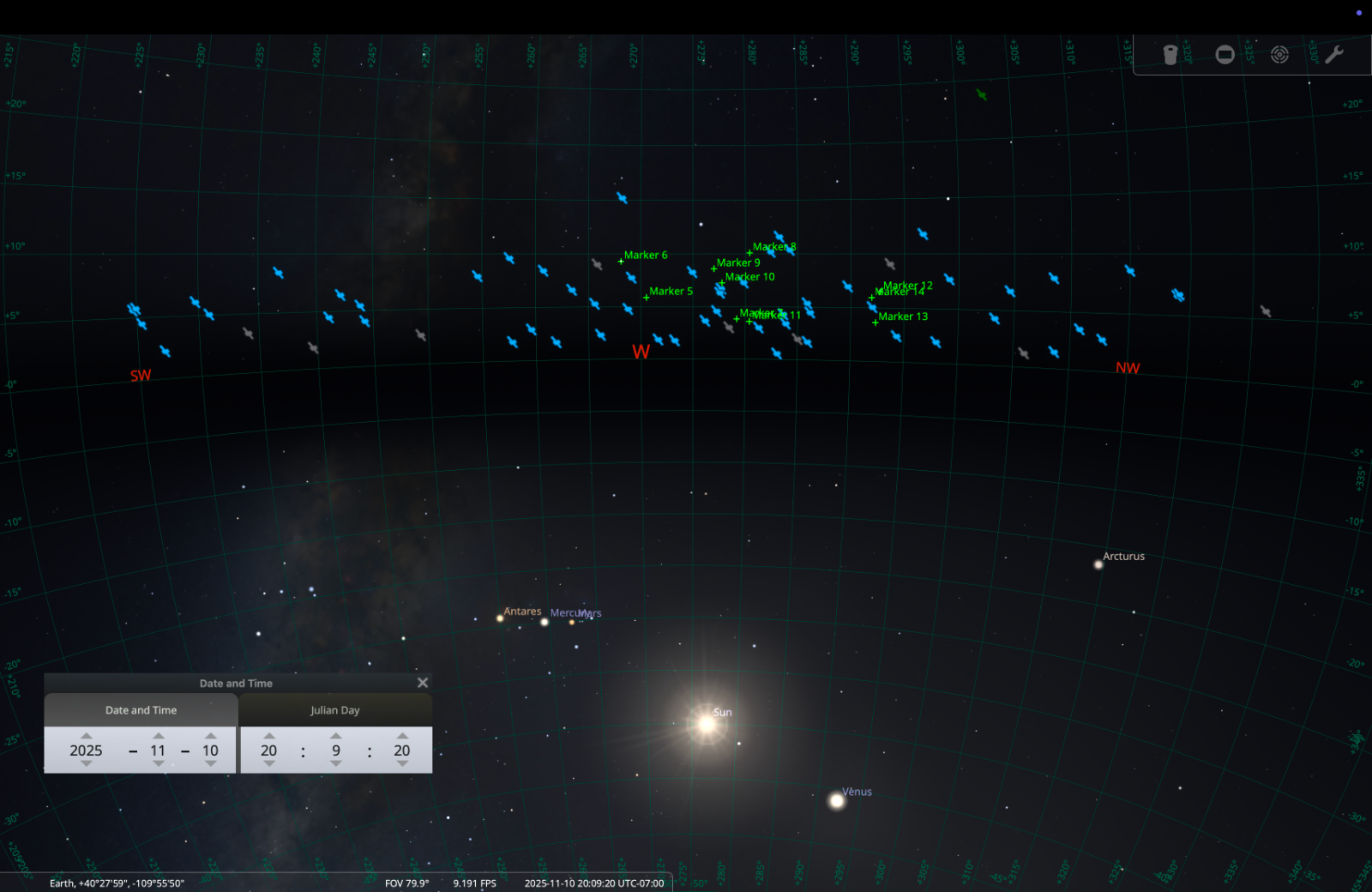Select Mercury near Antares
The image size is (1372, 892).
(x=545, y=622)
